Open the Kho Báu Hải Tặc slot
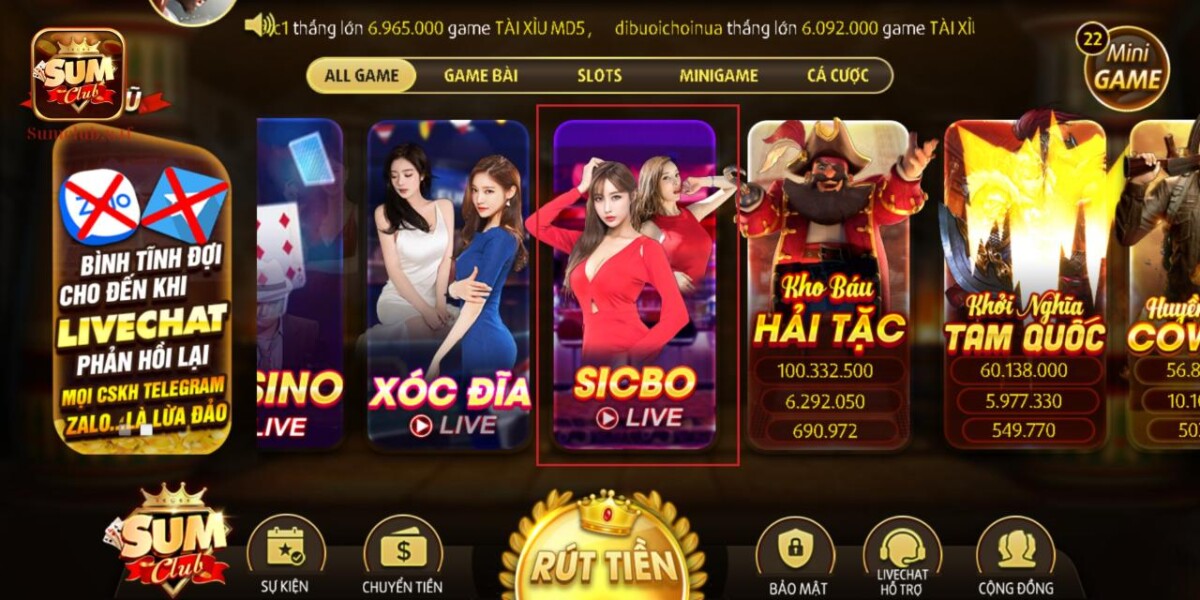 click(828, 285)
